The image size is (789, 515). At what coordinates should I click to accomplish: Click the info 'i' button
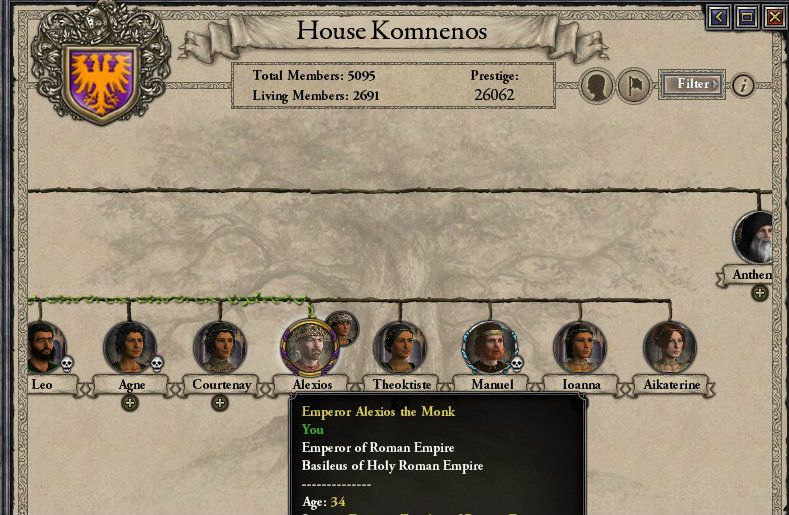(x=742, y=85)
